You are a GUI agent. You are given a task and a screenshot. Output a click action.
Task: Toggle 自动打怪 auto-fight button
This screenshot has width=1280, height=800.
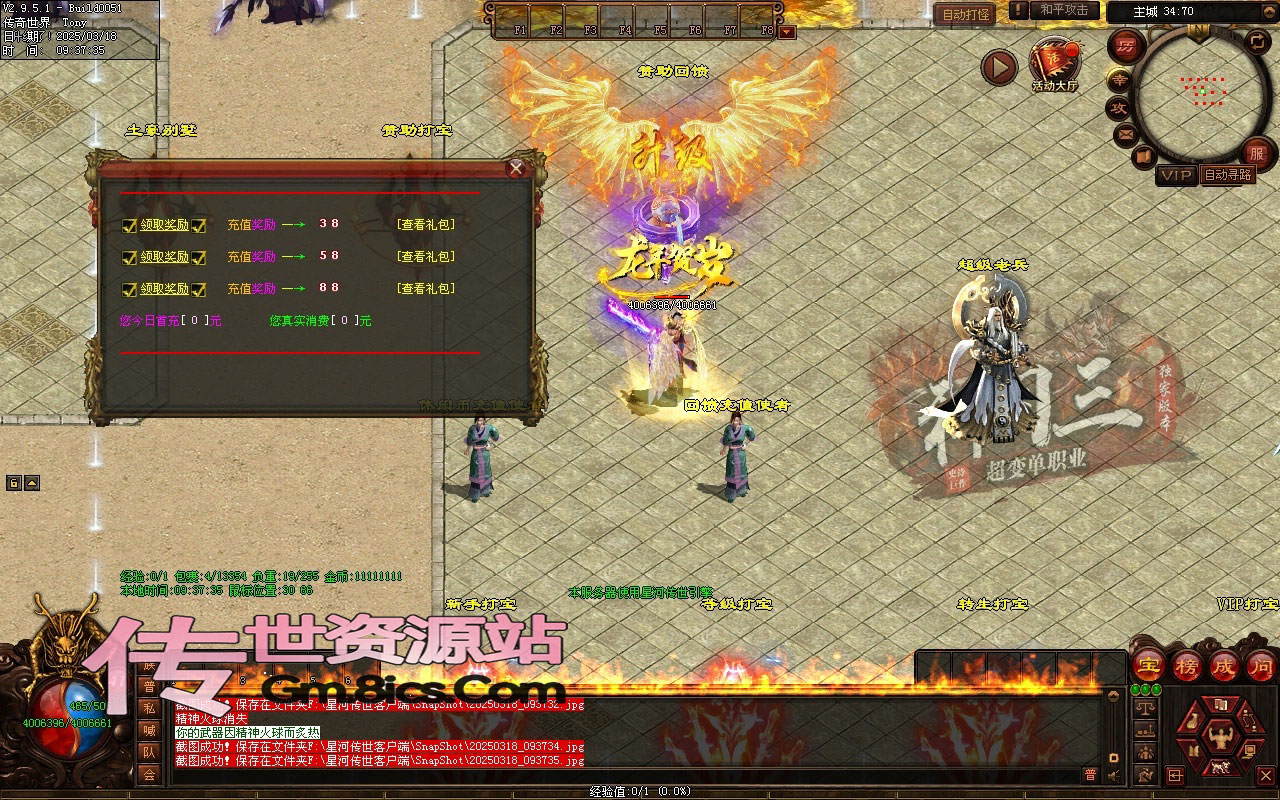(x=965, y=14)
